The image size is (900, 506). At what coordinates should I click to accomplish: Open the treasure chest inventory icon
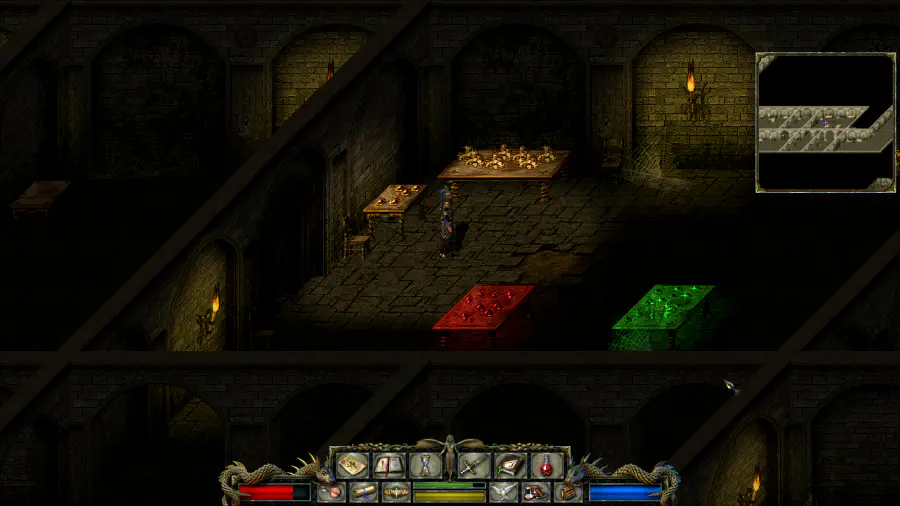tap(569, 492)
